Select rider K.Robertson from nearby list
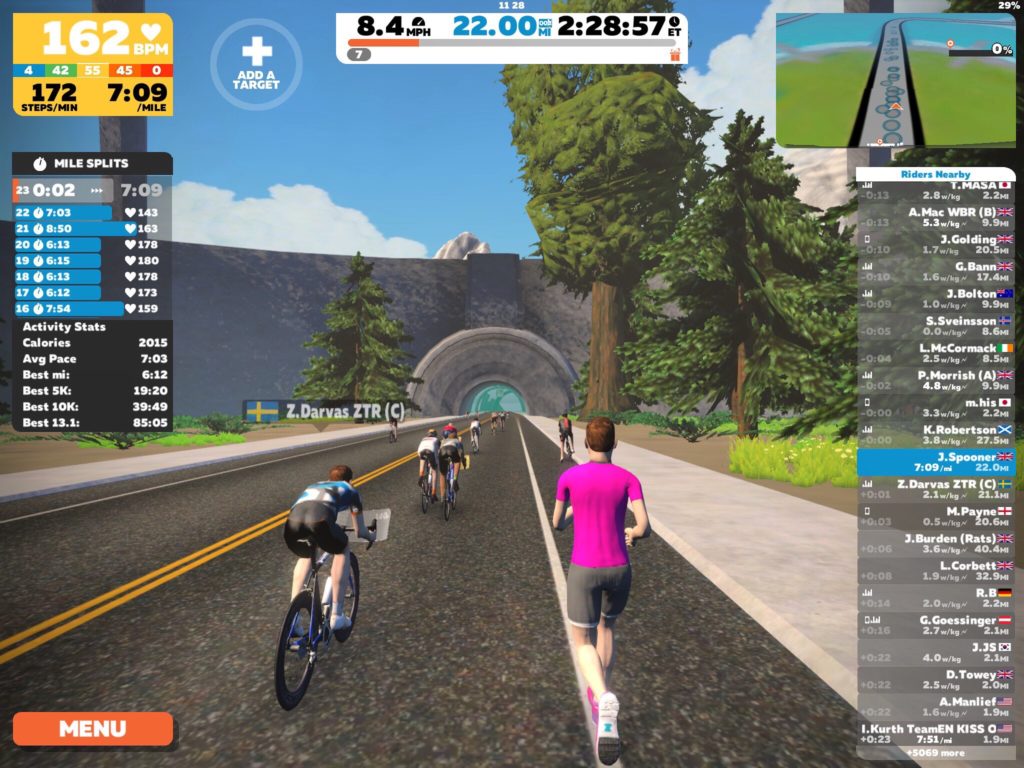 pyautogui.click(x=936, y=435)
